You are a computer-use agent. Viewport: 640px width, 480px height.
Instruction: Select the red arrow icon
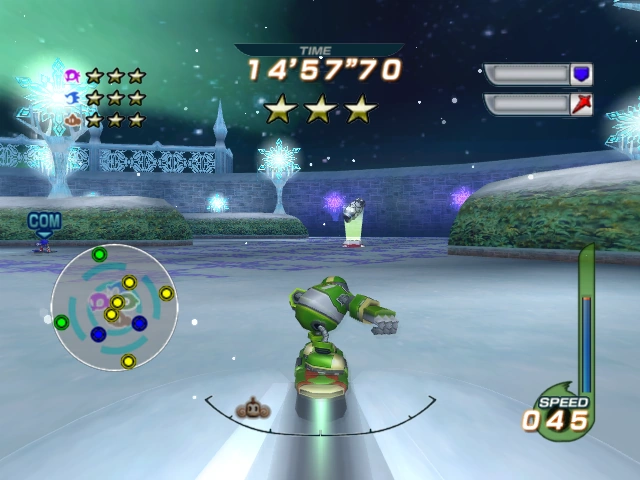581,104
